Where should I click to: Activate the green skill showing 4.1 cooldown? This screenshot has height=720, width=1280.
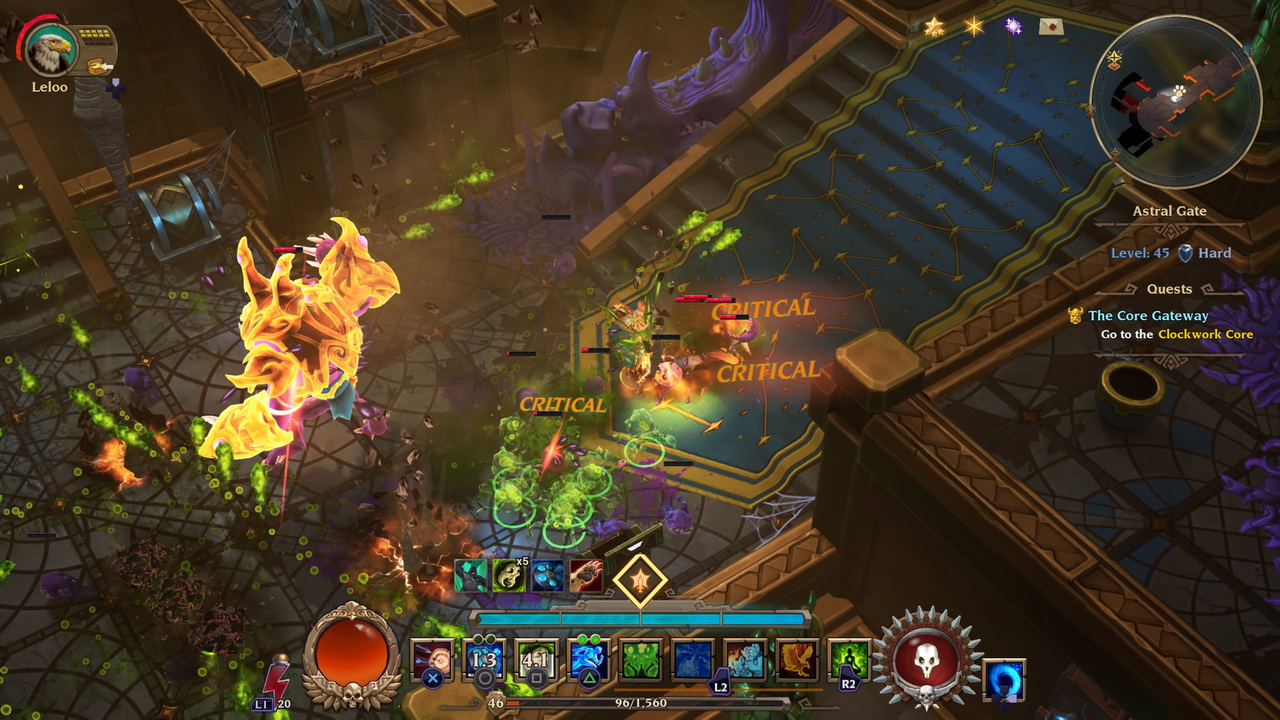click(537, 660)
